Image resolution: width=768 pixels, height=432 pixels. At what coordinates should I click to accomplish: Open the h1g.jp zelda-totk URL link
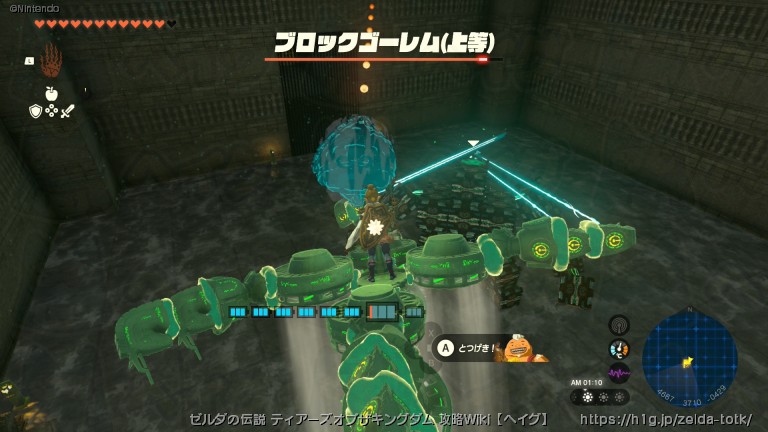coord(665,419)
